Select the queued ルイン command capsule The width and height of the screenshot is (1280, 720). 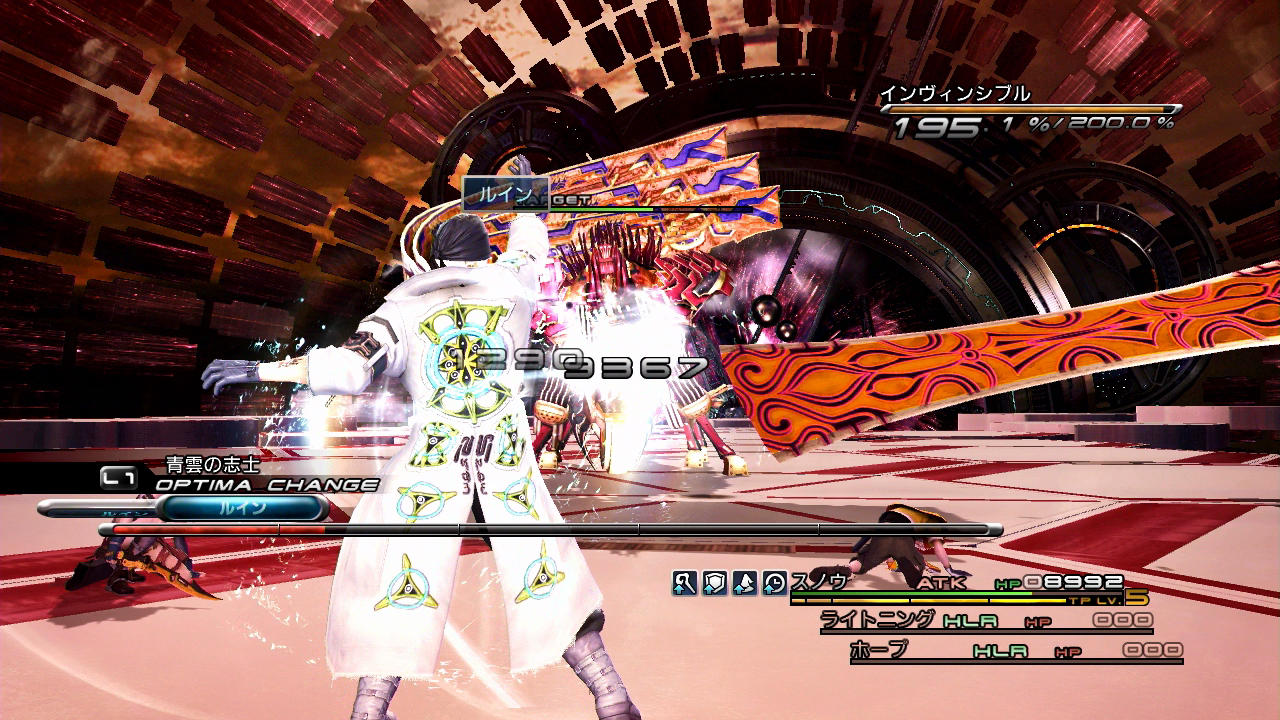pyautogui.click(x=243, y=509)
